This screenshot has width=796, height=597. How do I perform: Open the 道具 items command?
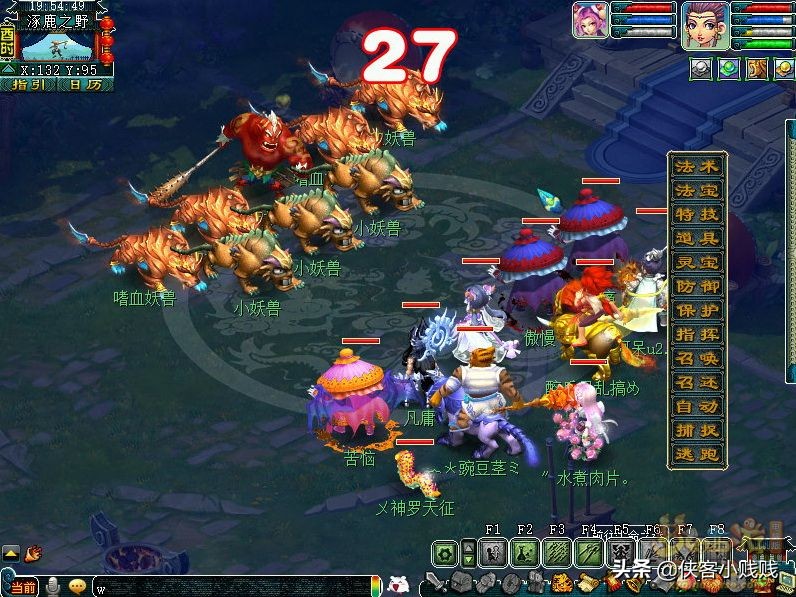click(x=697, y=239)
